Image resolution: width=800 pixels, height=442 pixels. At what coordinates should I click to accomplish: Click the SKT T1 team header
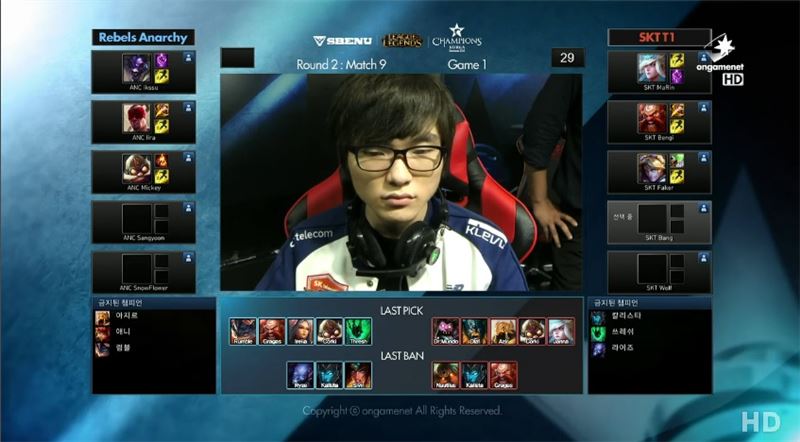tap(659, 37)
